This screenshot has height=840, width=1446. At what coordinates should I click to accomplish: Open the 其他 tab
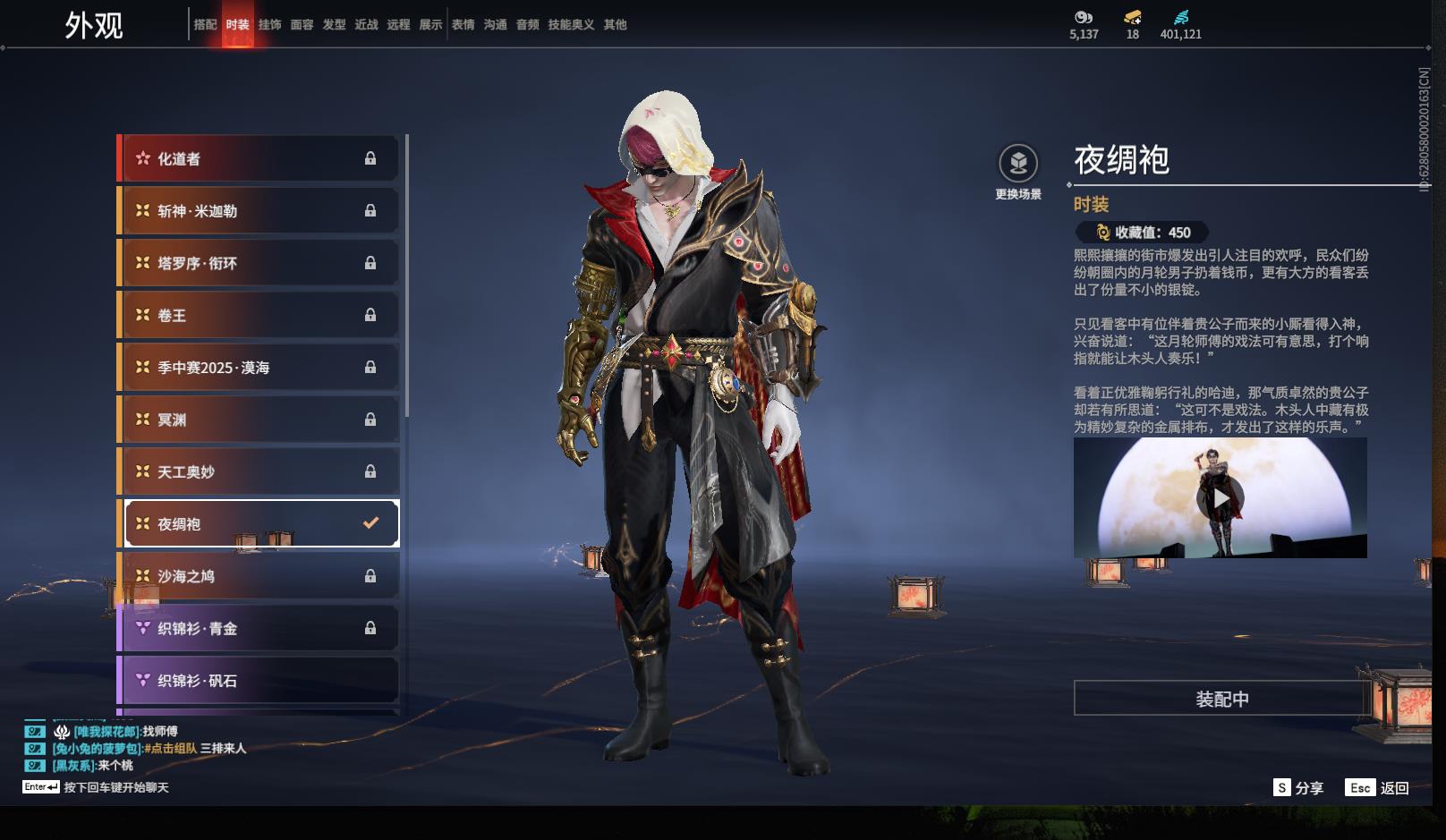[615, 25]
